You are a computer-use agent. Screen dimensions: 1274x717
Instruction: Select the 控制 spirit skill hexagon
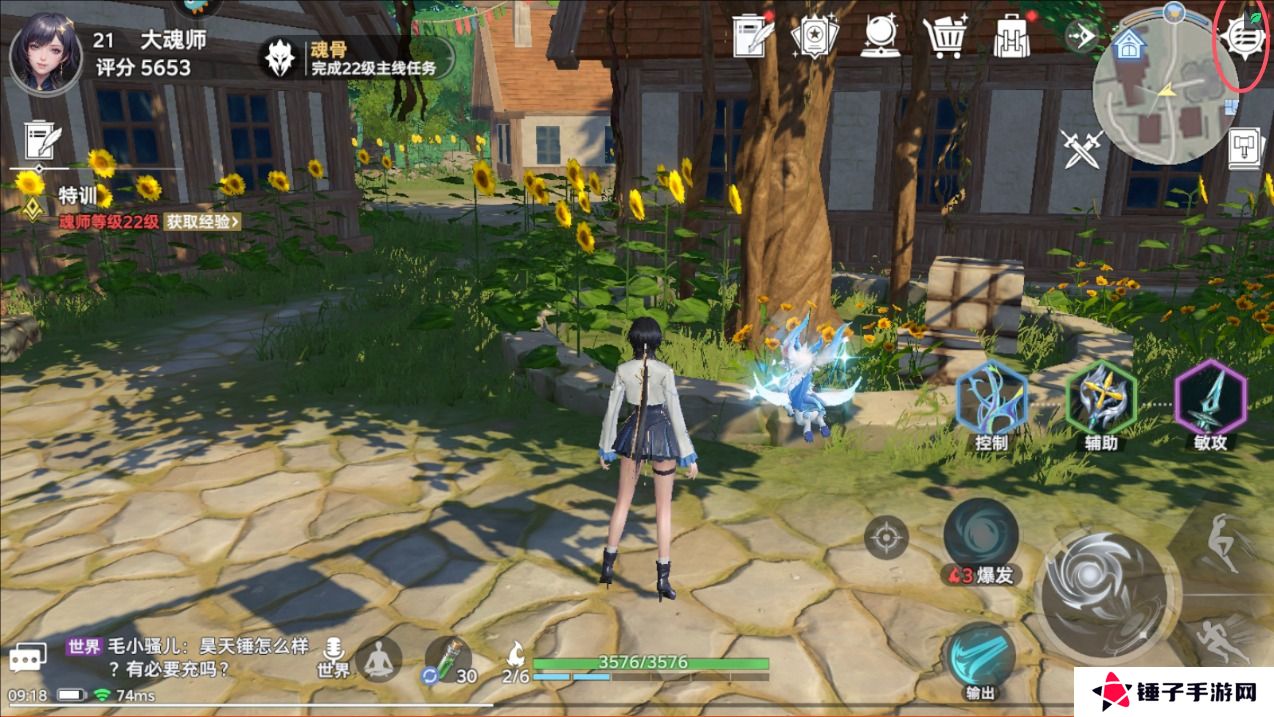[991, 400]
